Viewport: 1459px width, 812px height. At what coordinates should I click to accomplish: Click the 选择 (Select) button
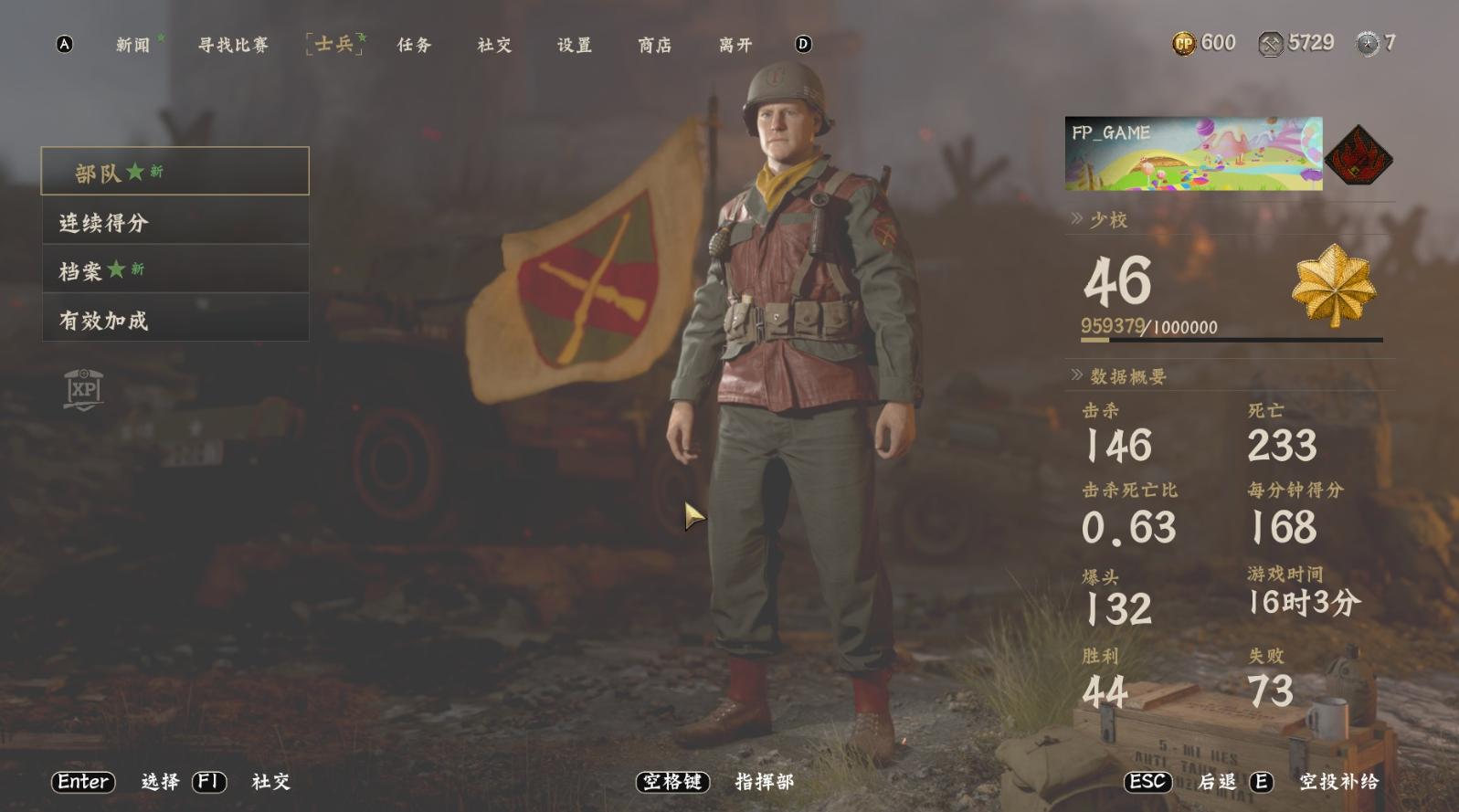[160, 782]
